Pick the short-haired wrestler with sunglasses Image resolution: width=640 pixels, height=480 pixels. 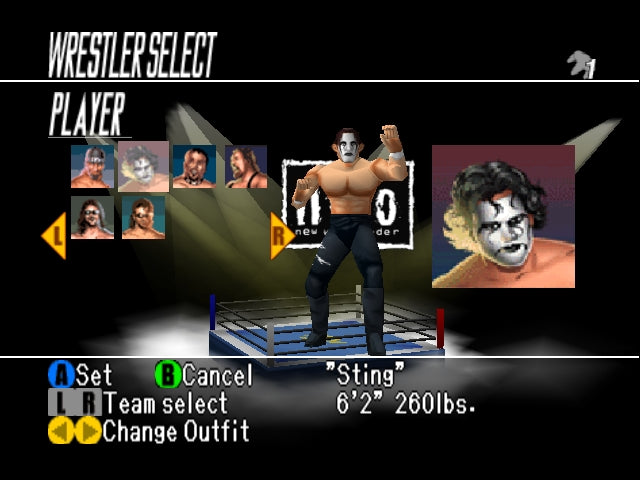(x=144, y=217)
